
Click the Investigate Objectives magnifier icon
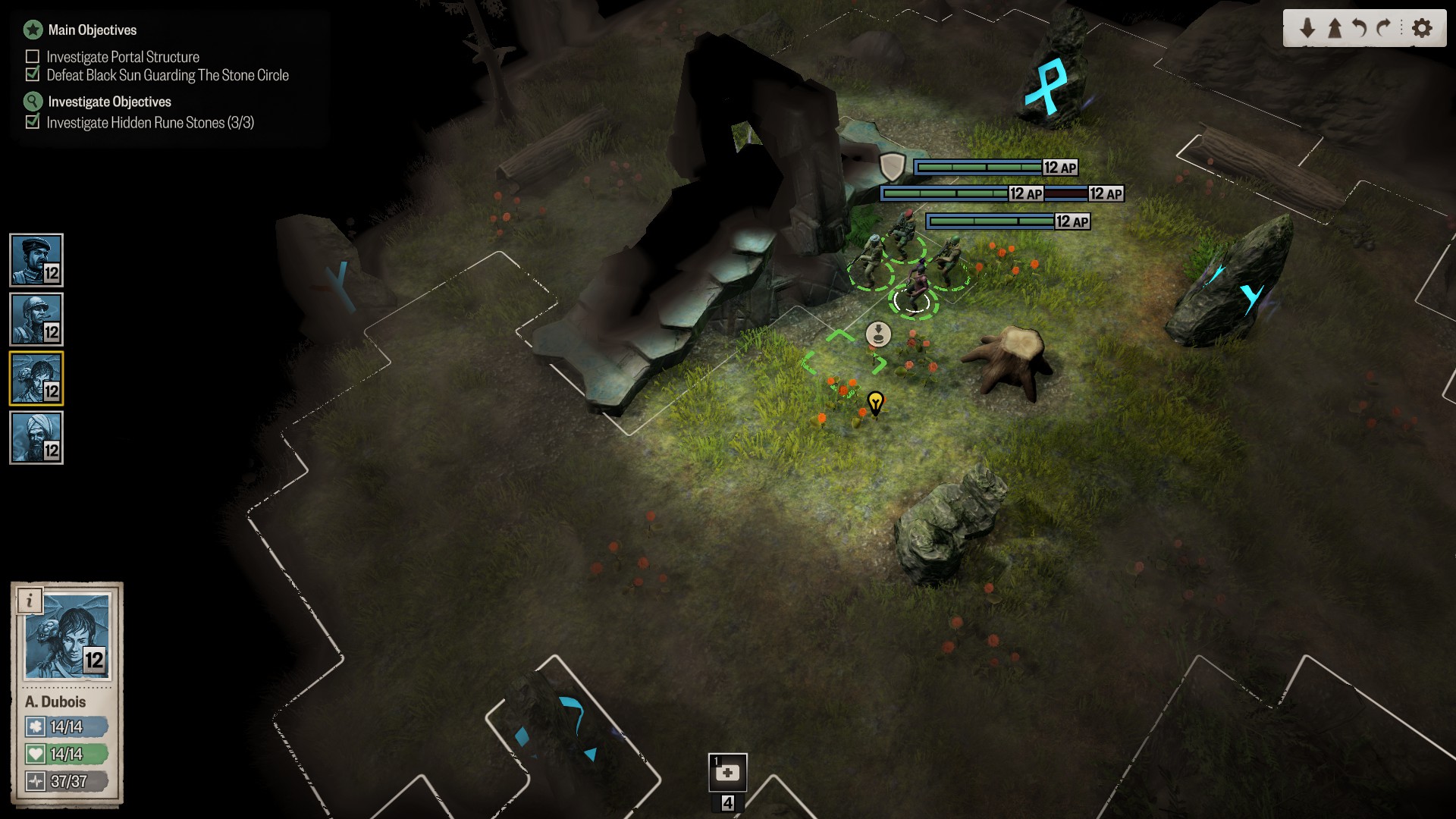[33, 102]
